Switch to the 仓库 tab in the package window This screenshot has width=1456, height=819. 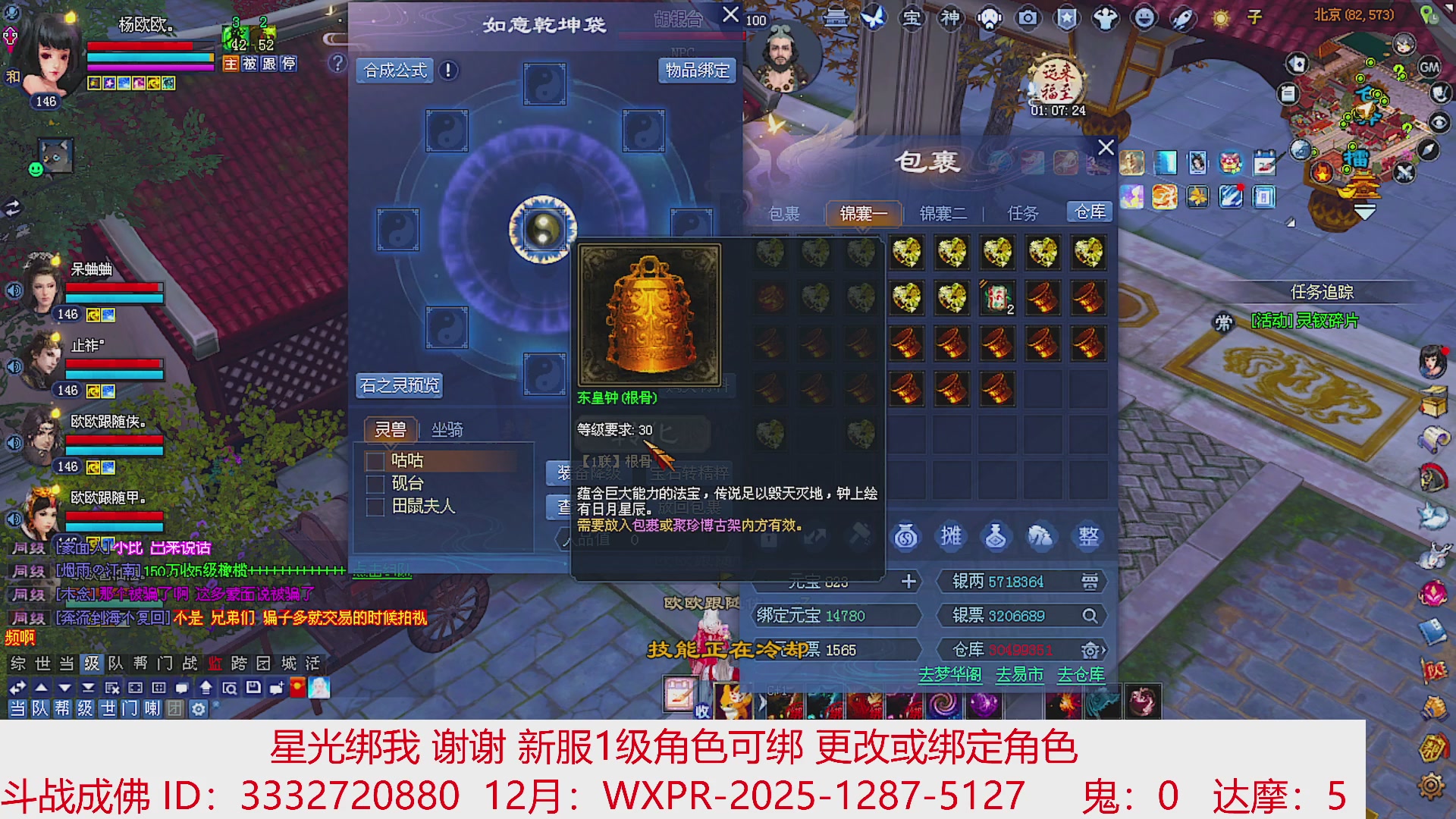[x=1090, y=212]
